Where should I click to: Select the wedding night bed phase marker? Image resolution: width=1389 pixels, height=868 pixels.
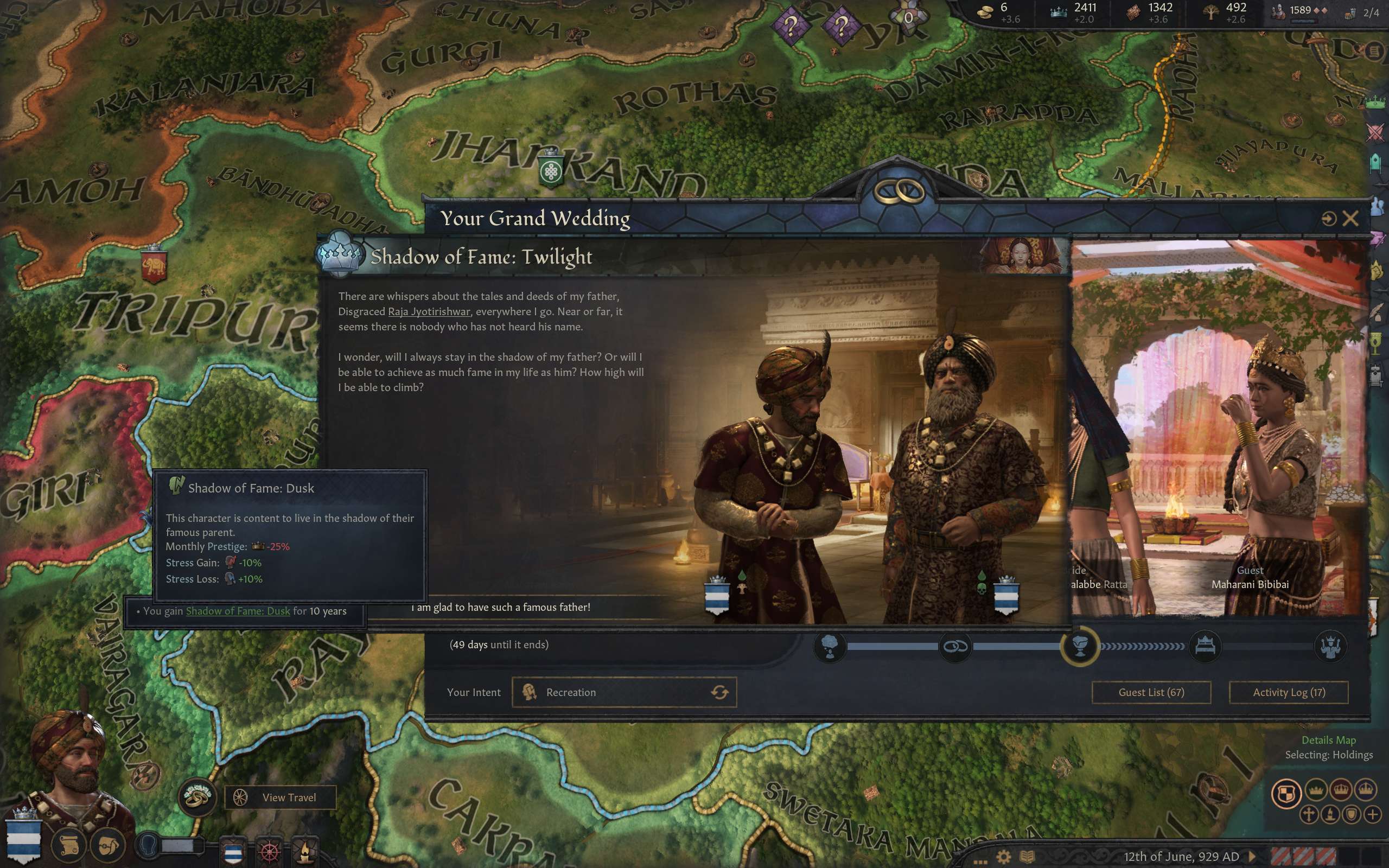tap(1205, 647)
